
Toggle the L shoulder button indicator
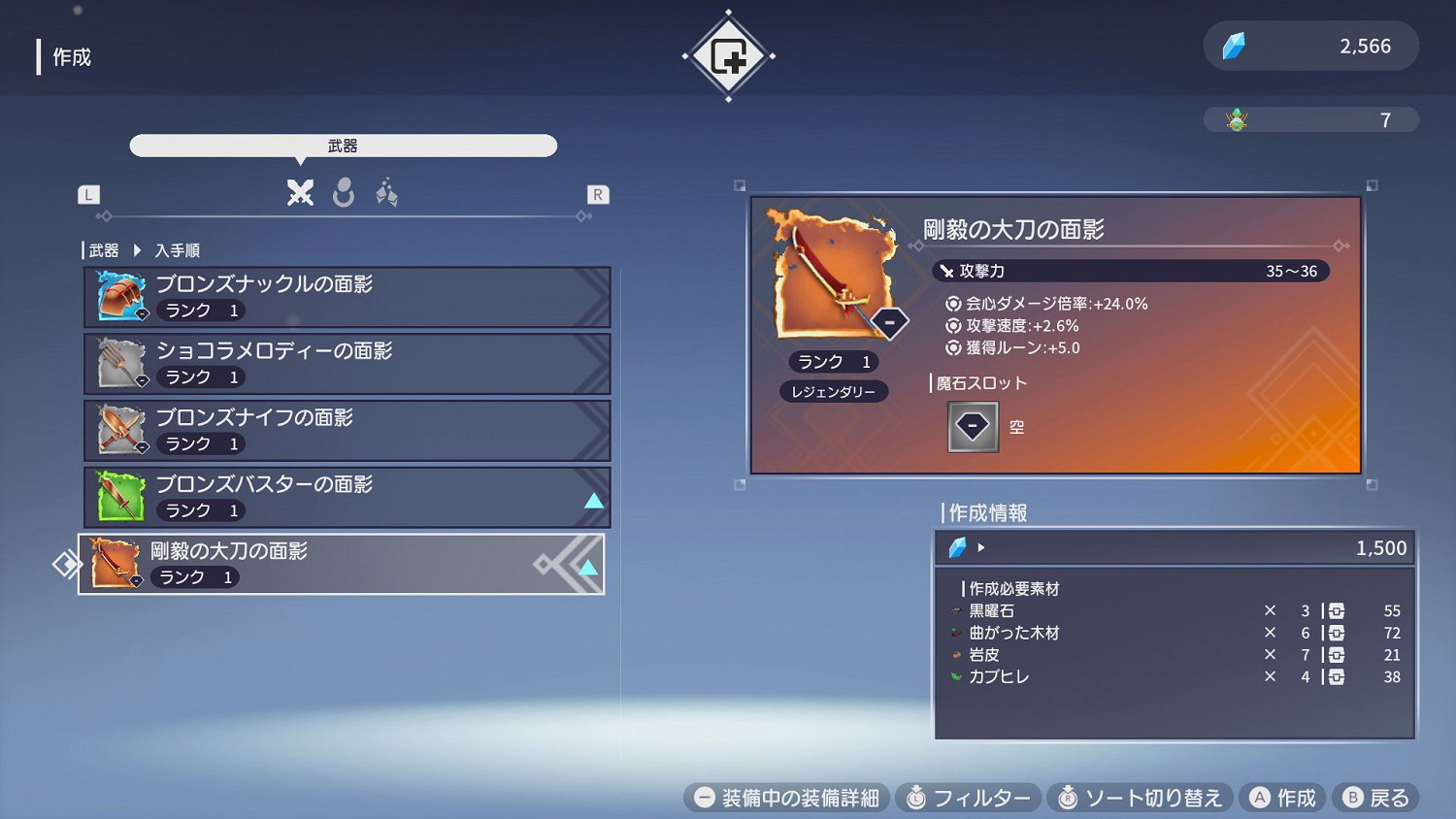pos(88,194)
